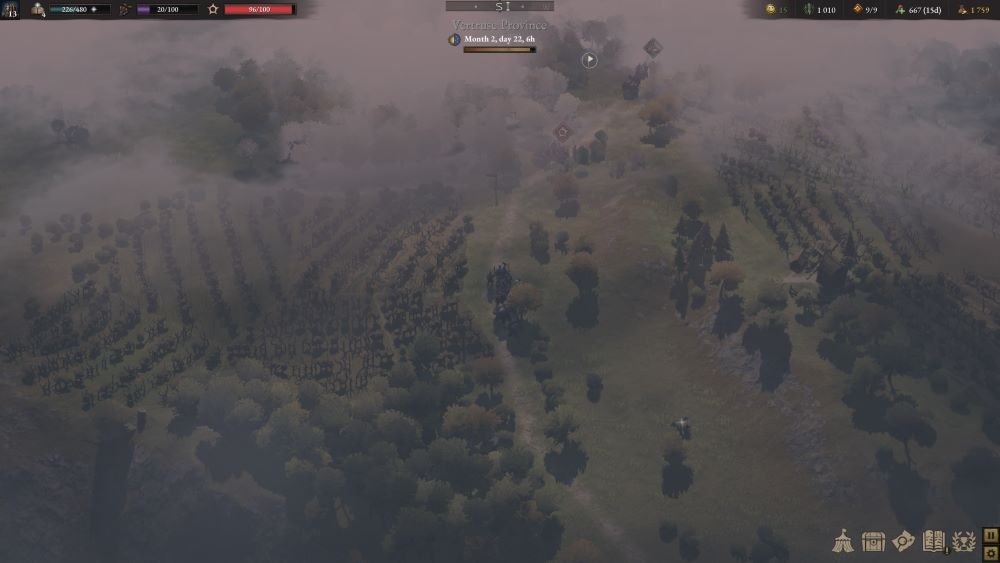Viewport: 1000px width, 563px height.
Task: Open the journal book icon
Action: point(934,541)
